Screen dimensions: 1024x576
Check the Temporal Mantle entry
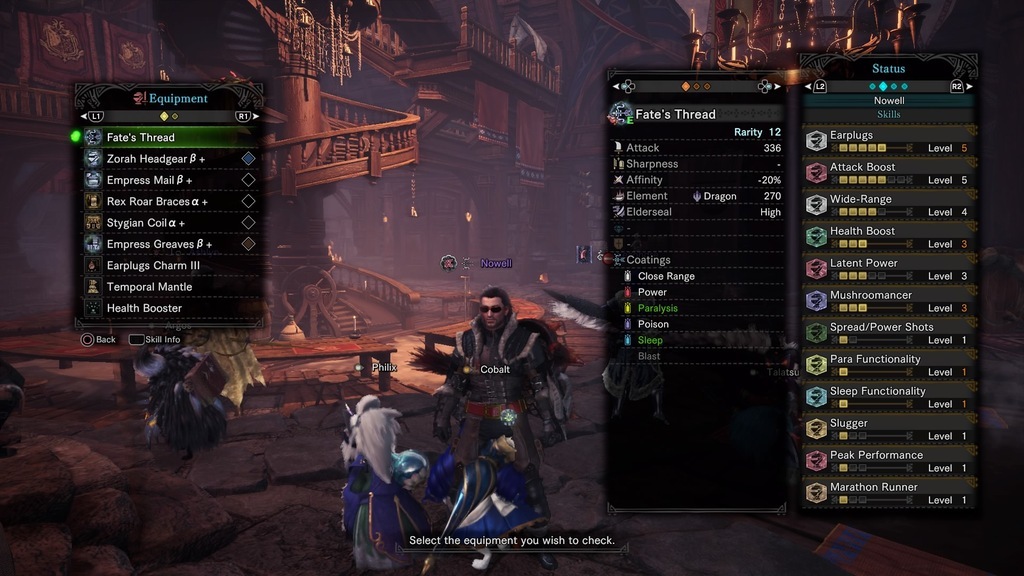pyautogui.click(x=165, y=287)
